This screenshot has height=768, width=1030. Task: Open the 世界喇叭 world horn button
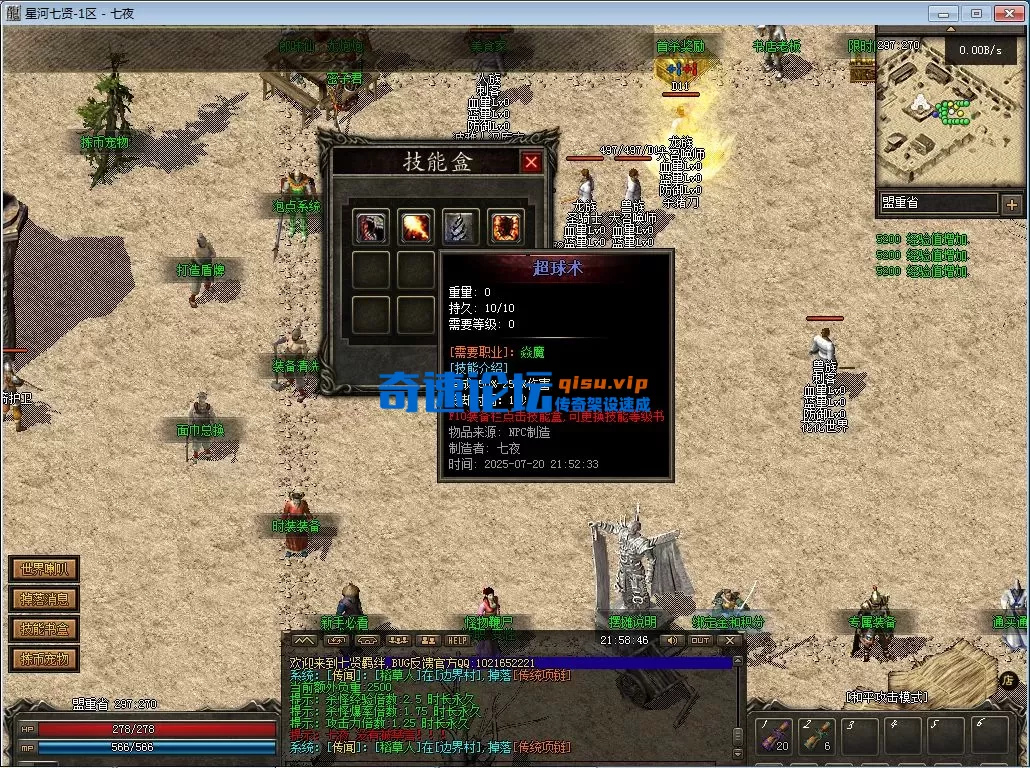[x=44, y=569]
